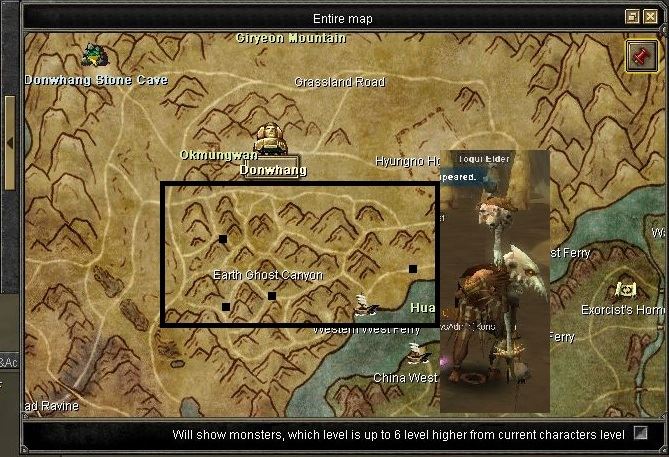
Task: Close the Entire map window
Action: click(x=649, y=17)
